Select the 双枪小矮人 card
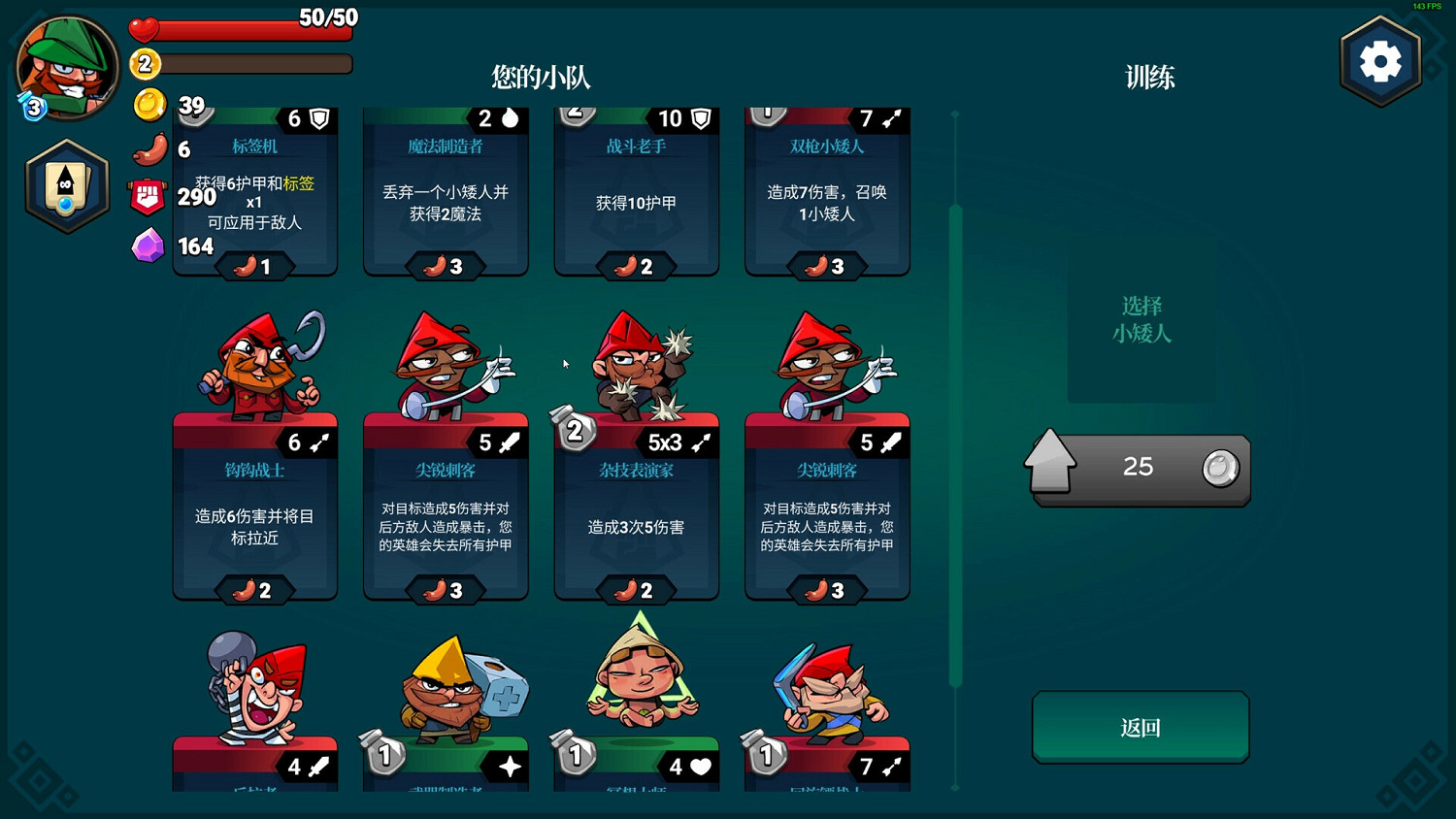1456x819 pixels. 826,194
